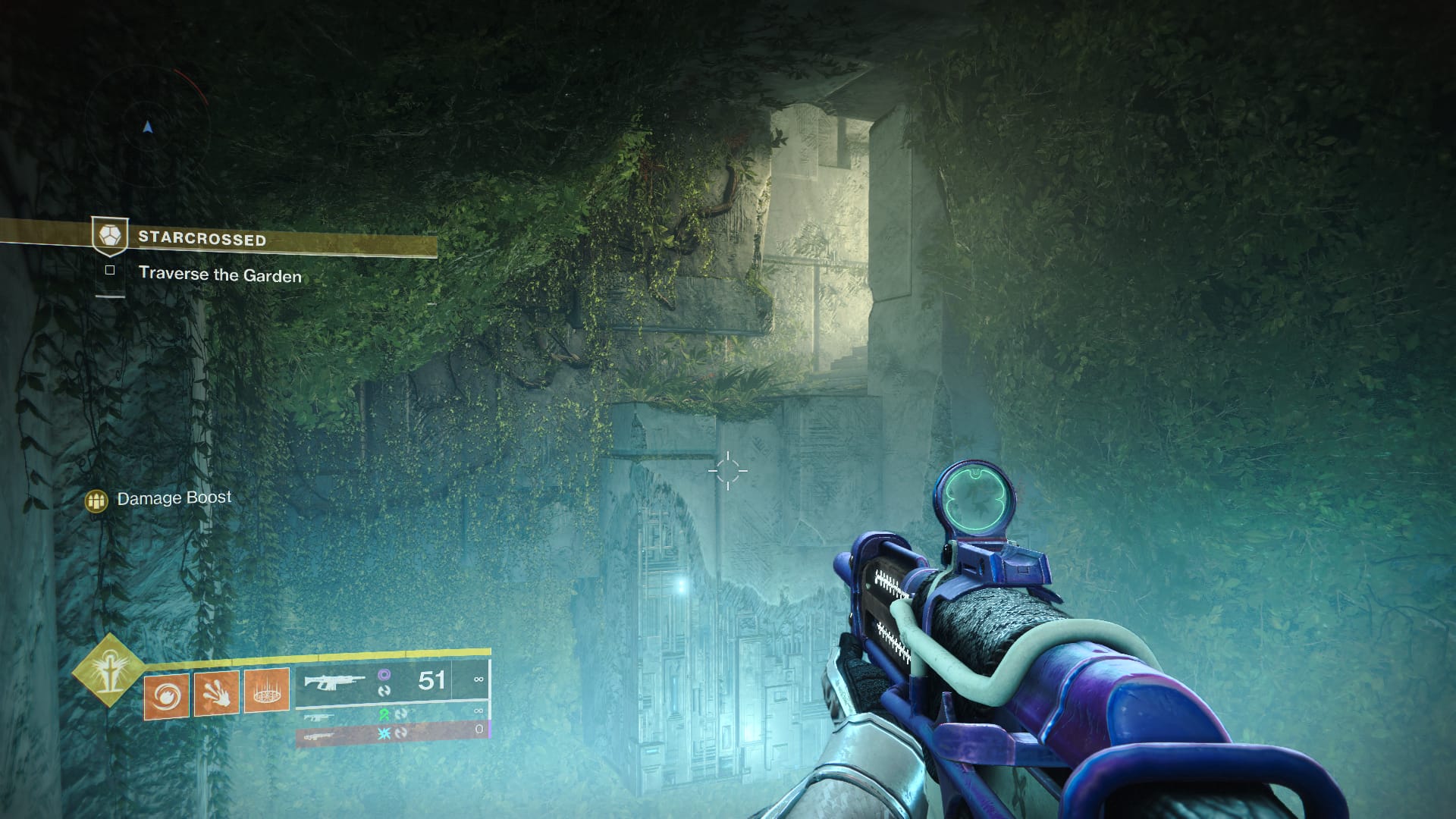Viewport: 1456px width, 819px height.
Task: Activate the rift circle class ability
Action: pos(266,692)
